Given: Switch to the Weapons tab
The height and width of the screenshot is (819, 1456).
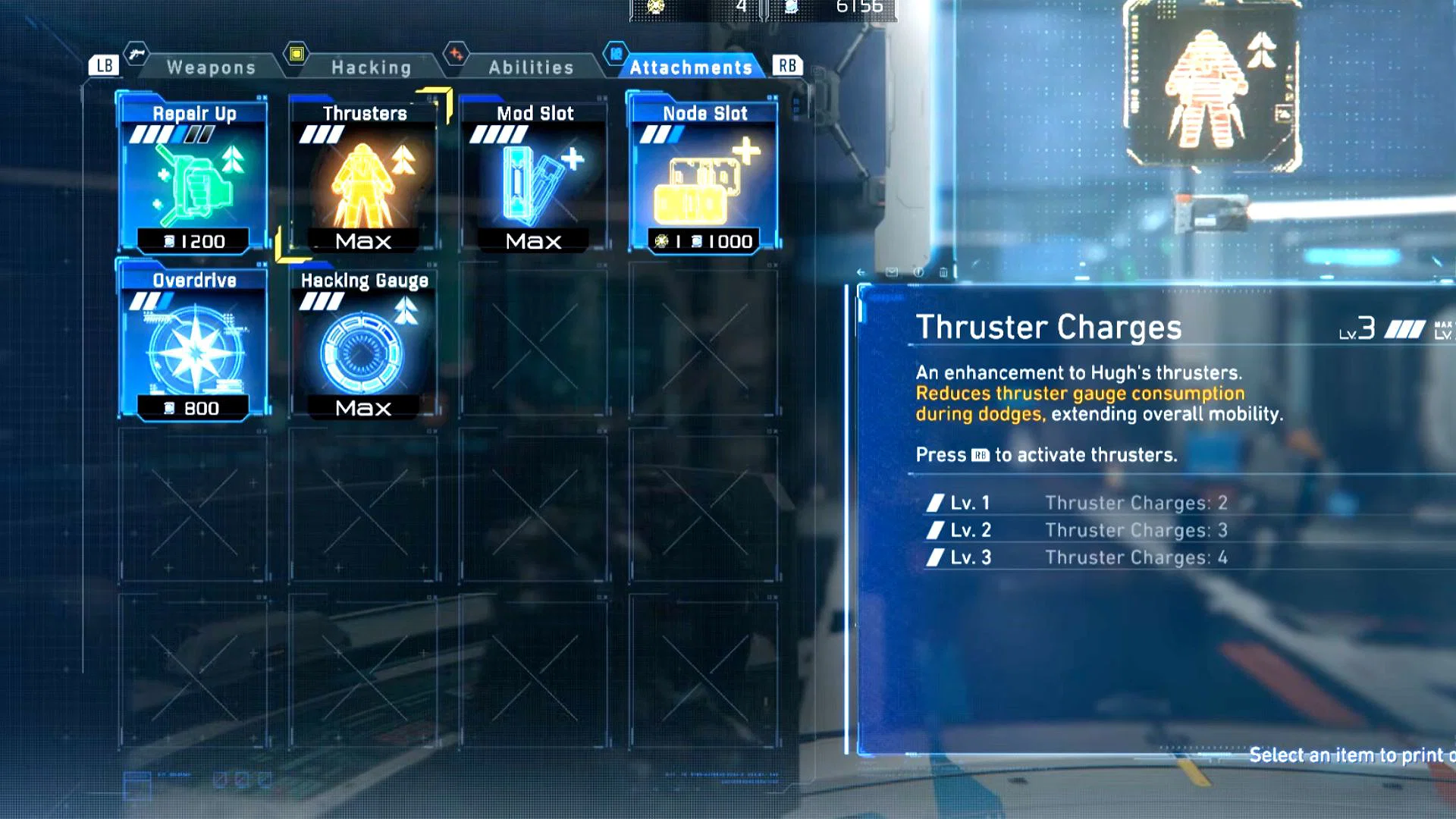Looking at the screenshot, I should coord(211,67).
